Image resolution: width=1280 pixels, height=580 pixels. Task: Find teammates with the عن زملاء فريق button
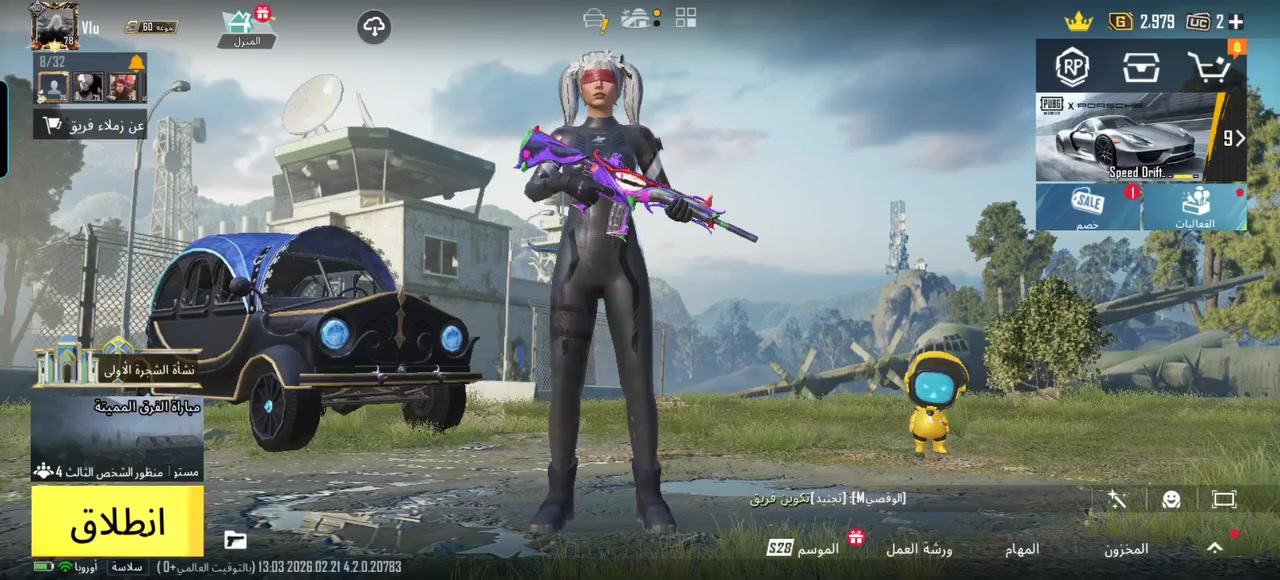pos(92,125)
